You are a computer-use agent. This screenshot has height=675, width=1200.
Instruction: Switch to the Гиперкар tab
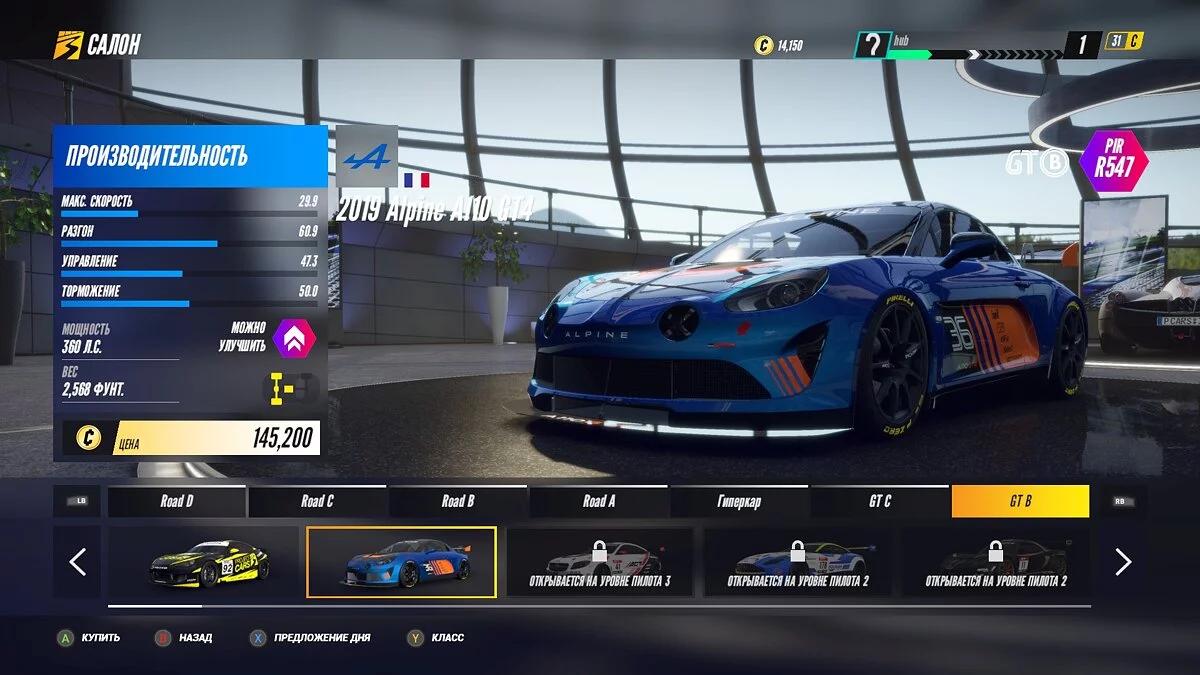click(739, 501)
